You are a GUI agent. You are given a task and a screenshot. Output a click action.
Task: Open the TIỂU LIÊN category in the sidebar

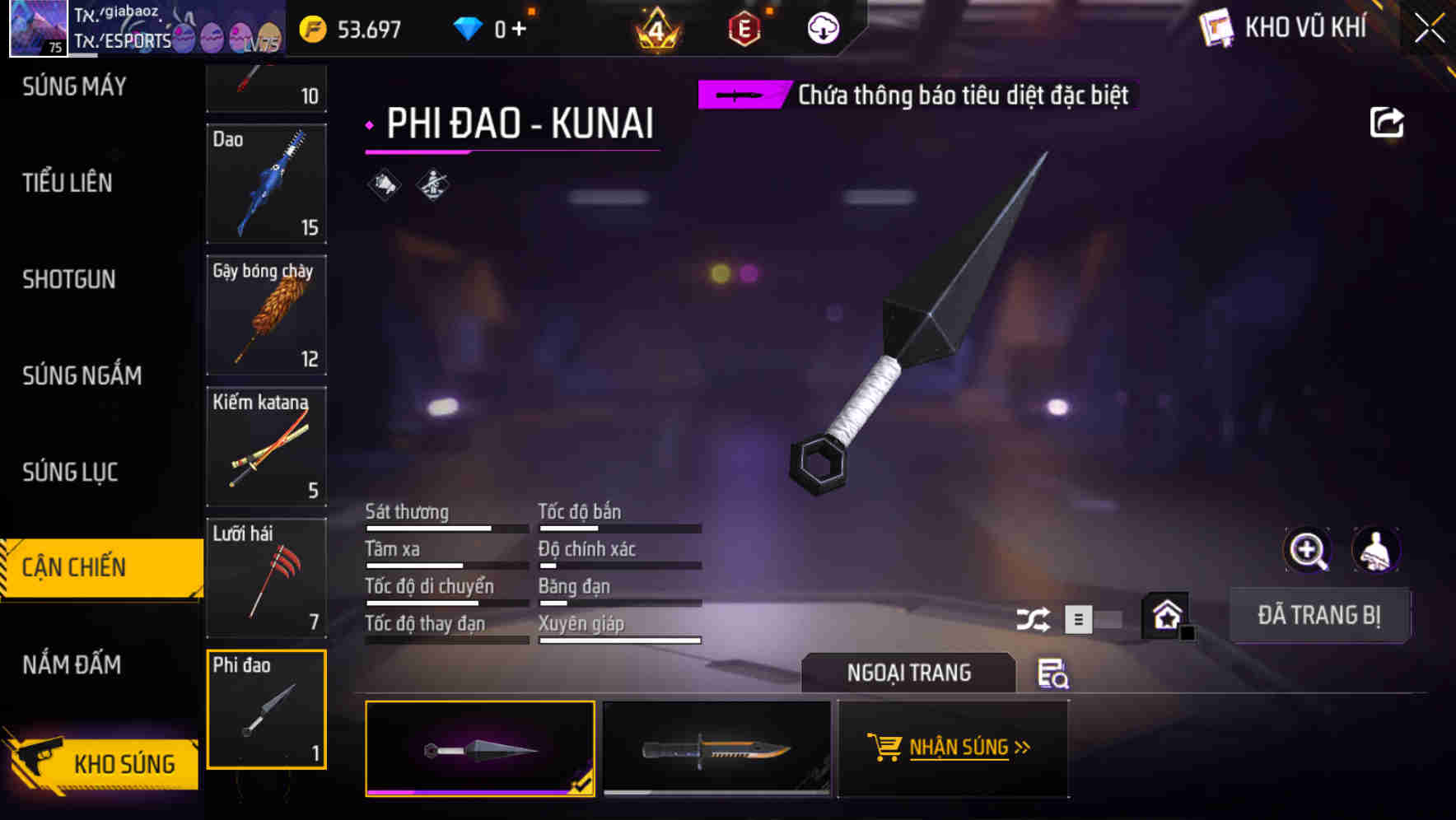66,184
